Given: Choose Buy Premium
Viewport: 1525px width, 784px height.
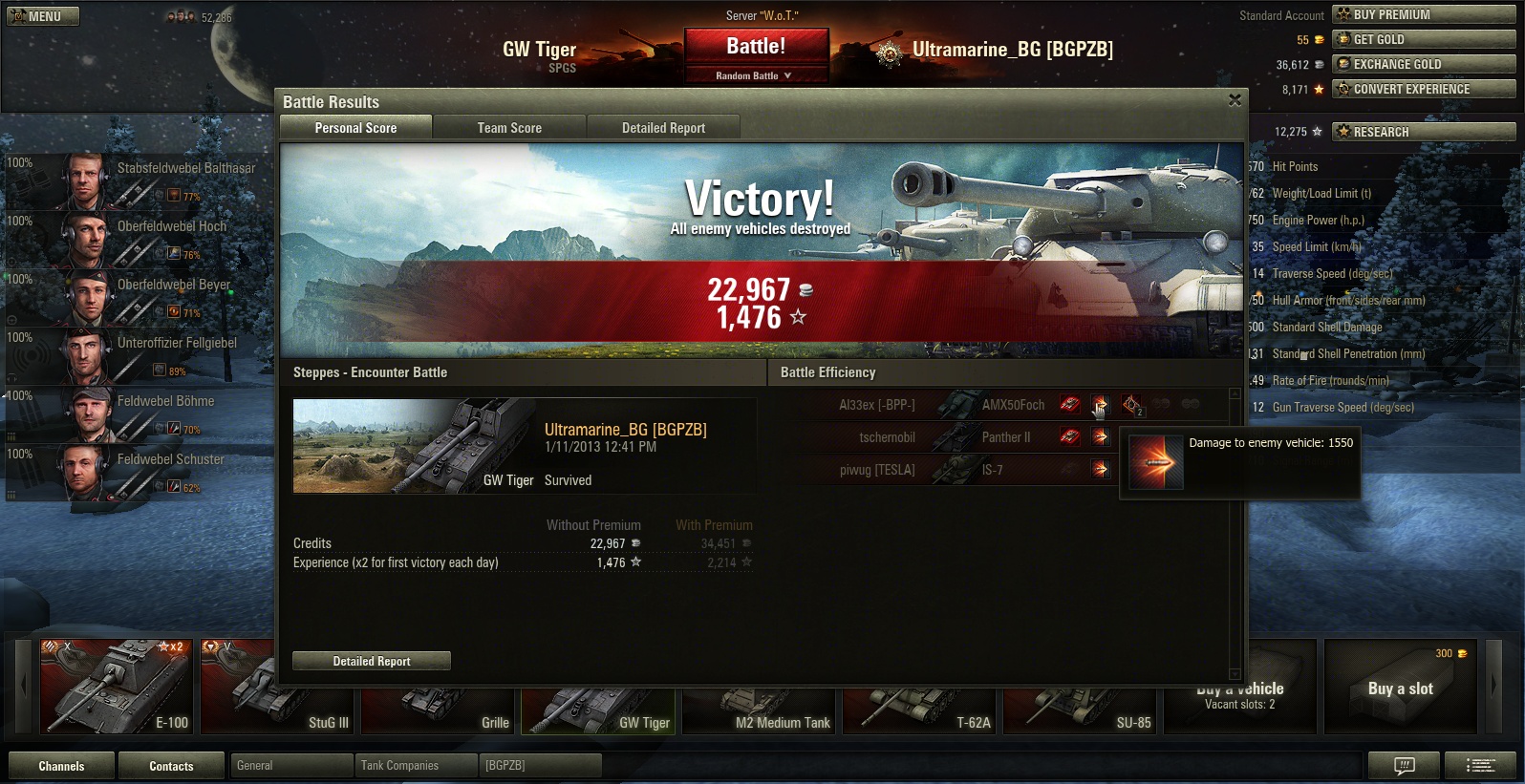Looking at the screenshot, I should (1425, 14).
